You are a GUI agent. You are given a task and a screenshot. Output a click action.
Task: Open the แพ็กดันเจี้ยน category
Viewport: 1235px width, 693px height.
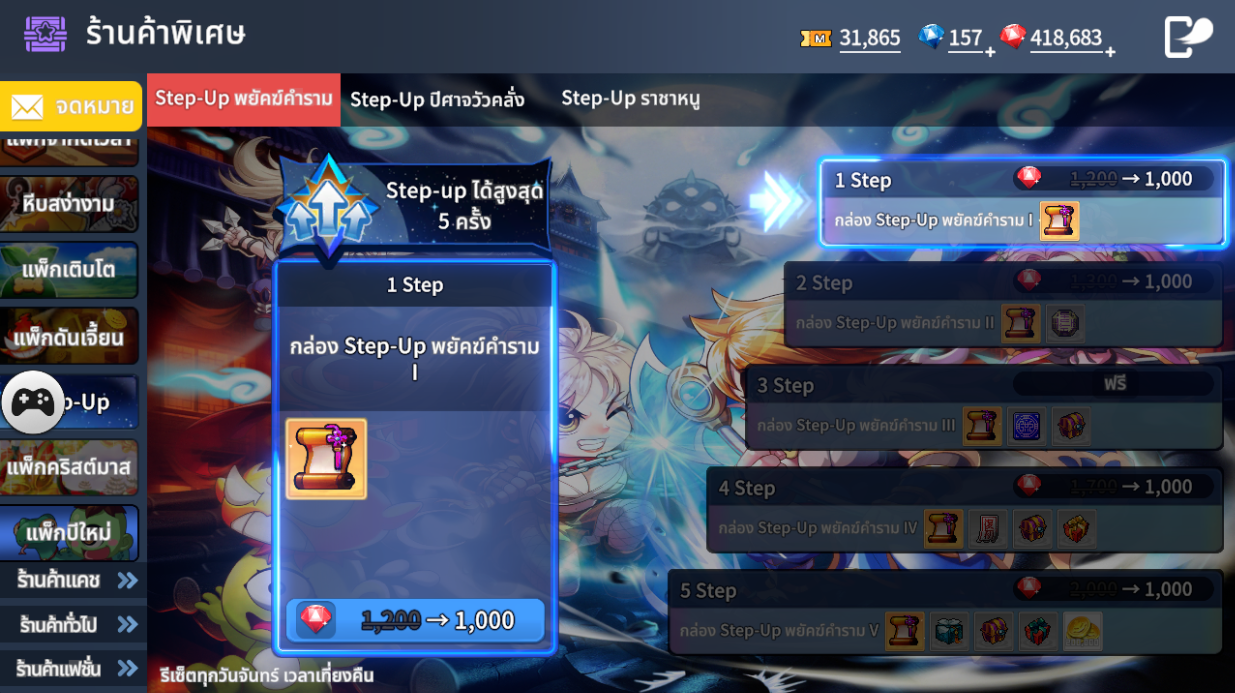click(69, 337)
